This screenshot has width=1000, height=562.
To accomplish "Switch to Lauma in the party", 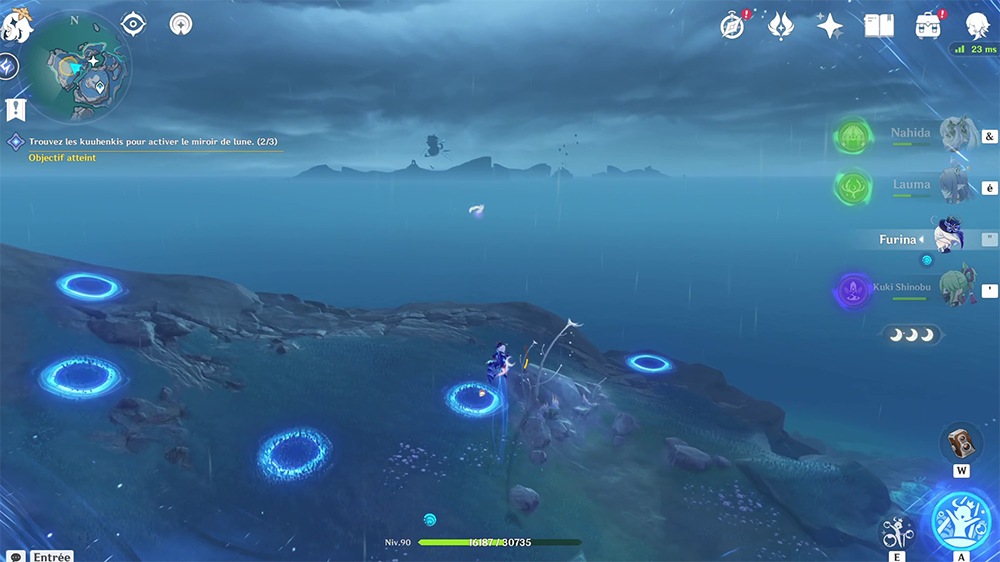I will coord(912,186).
